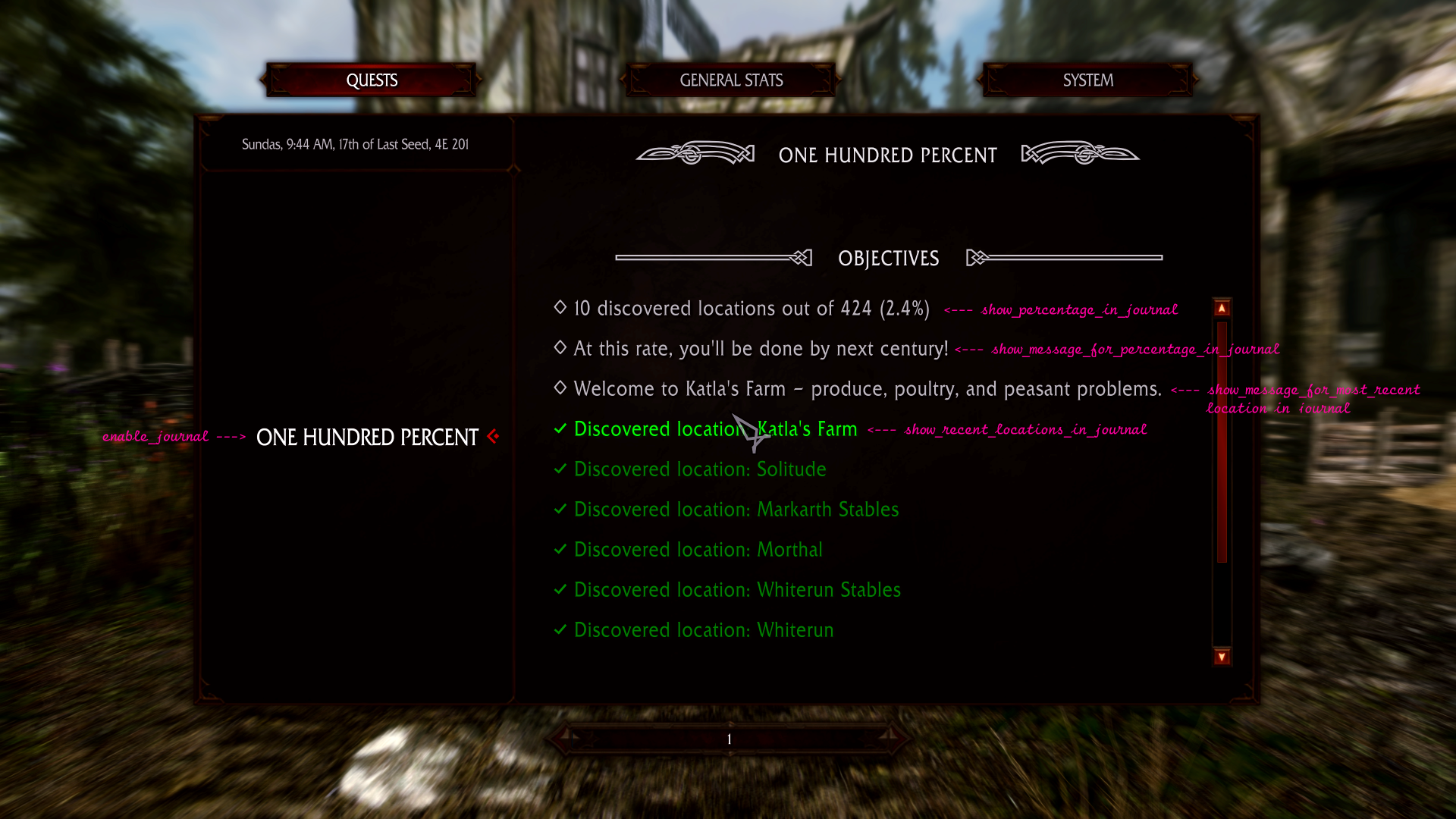This screenshot has height=819, width=1456.
Task: Open the General Stats tab
Action: point(731,80)
